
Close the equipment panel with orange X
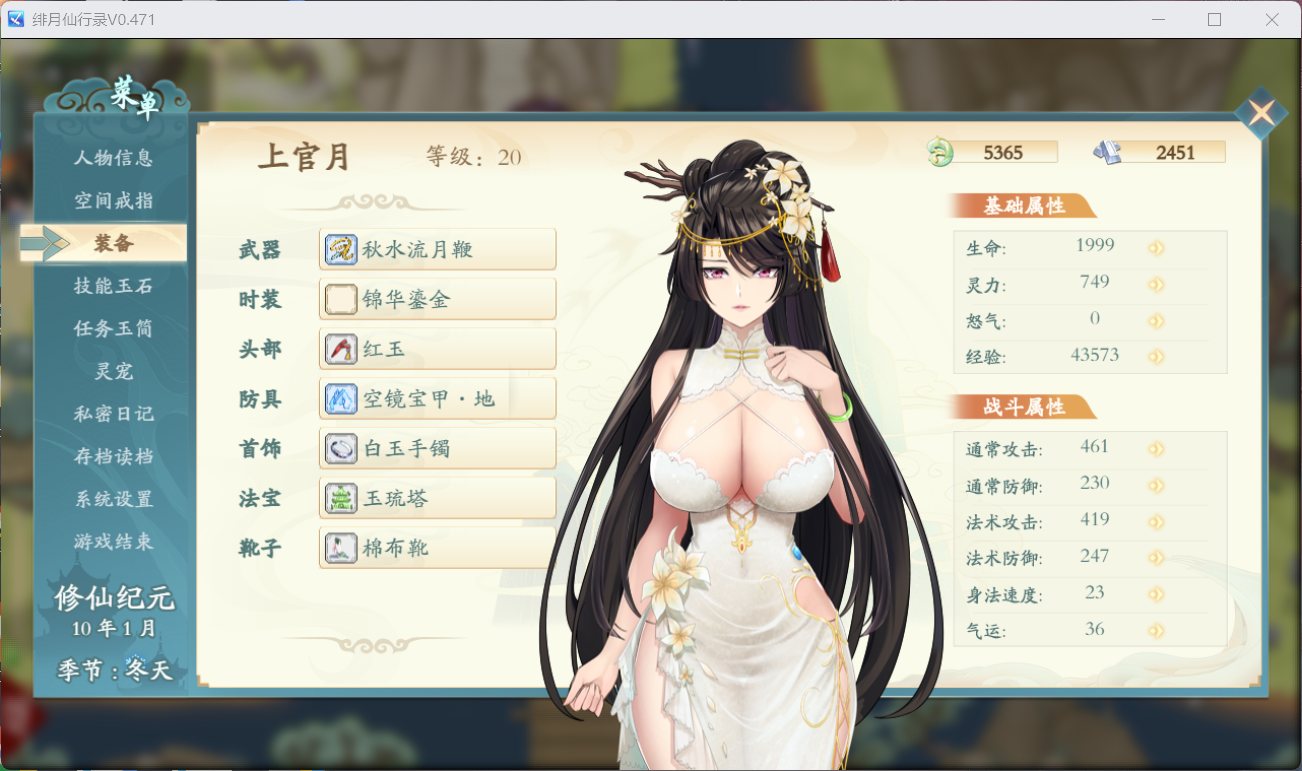(1261, 113)
